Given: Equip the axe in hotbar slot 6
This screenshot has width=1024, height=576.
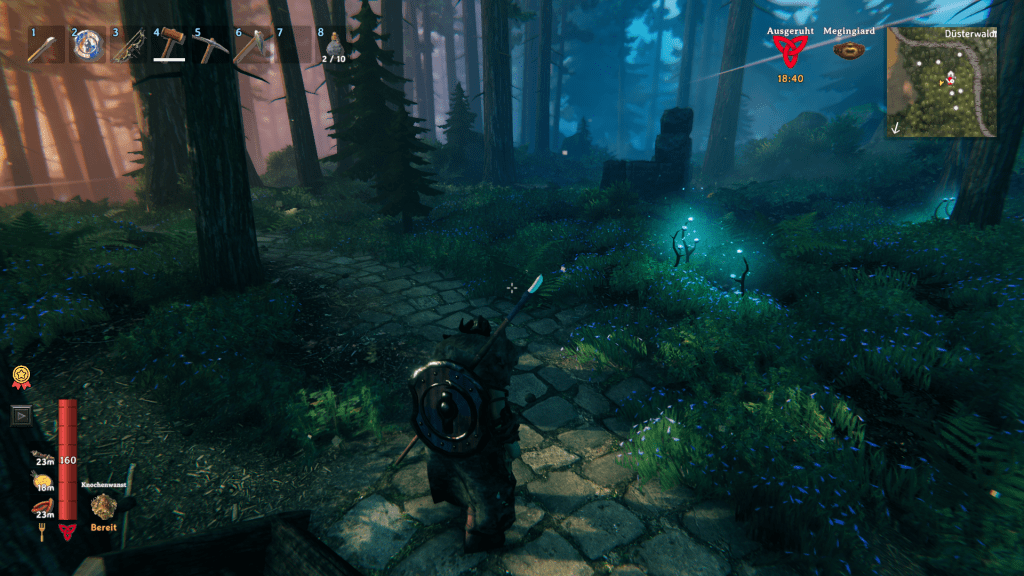Looking at the screenshot, I should tap(251, 46).
